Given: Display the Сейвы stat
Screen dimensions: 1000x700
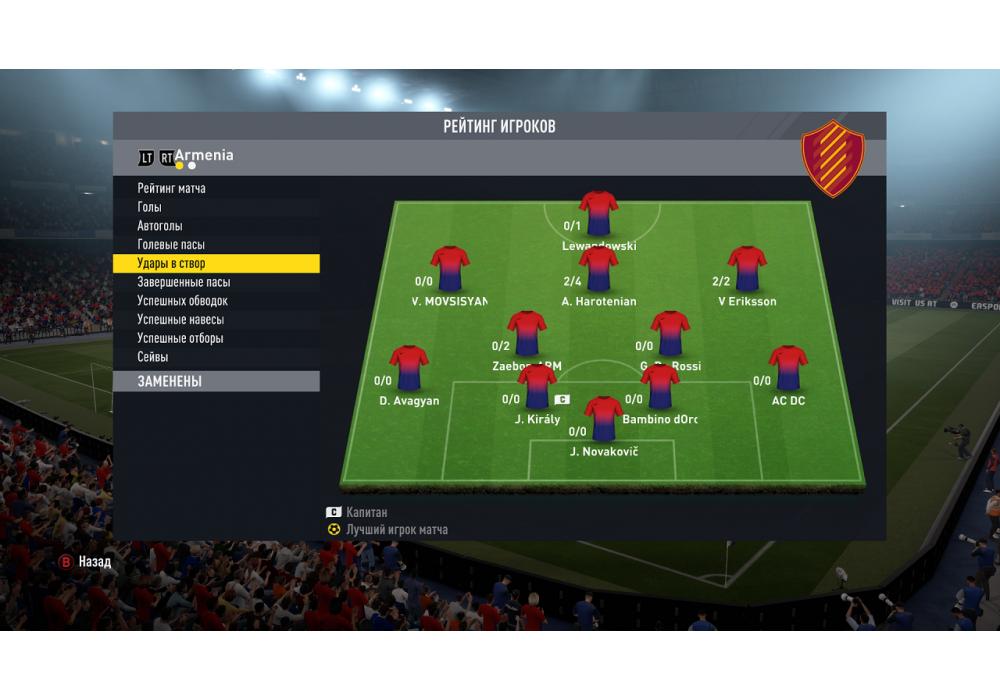Looking at the screenshot, I should point(153,357).
